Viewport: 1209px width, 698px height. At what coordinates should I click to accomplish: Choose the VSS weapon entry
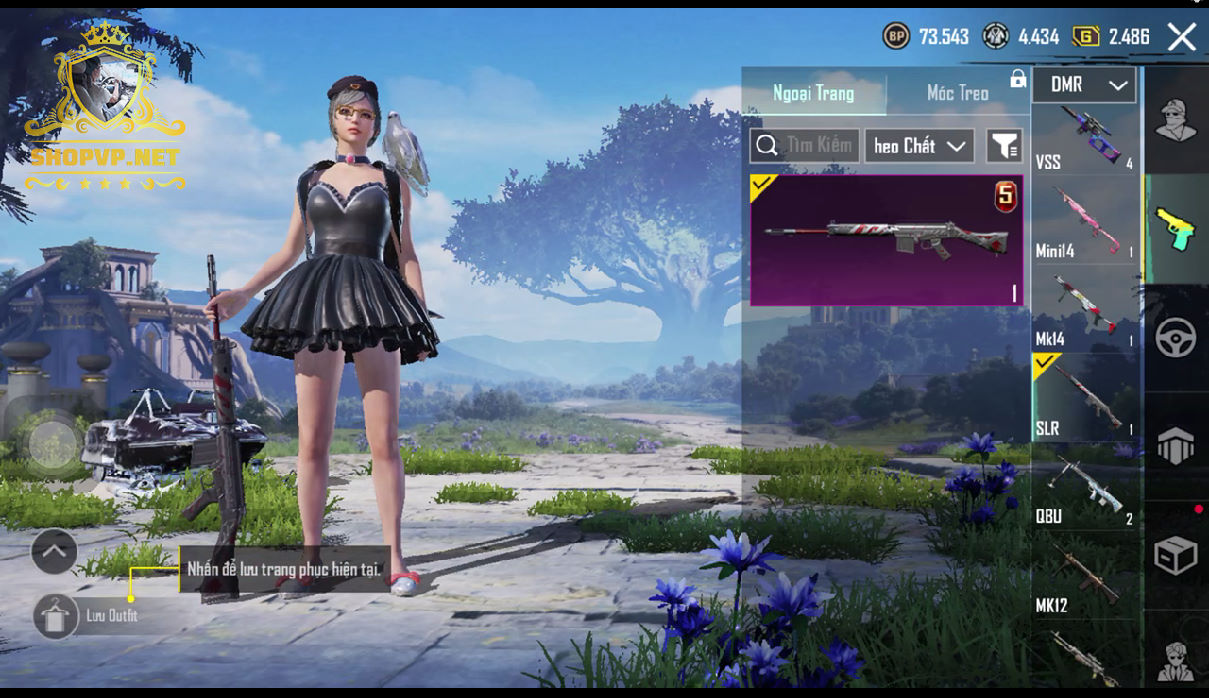(x=1084, y=139)
